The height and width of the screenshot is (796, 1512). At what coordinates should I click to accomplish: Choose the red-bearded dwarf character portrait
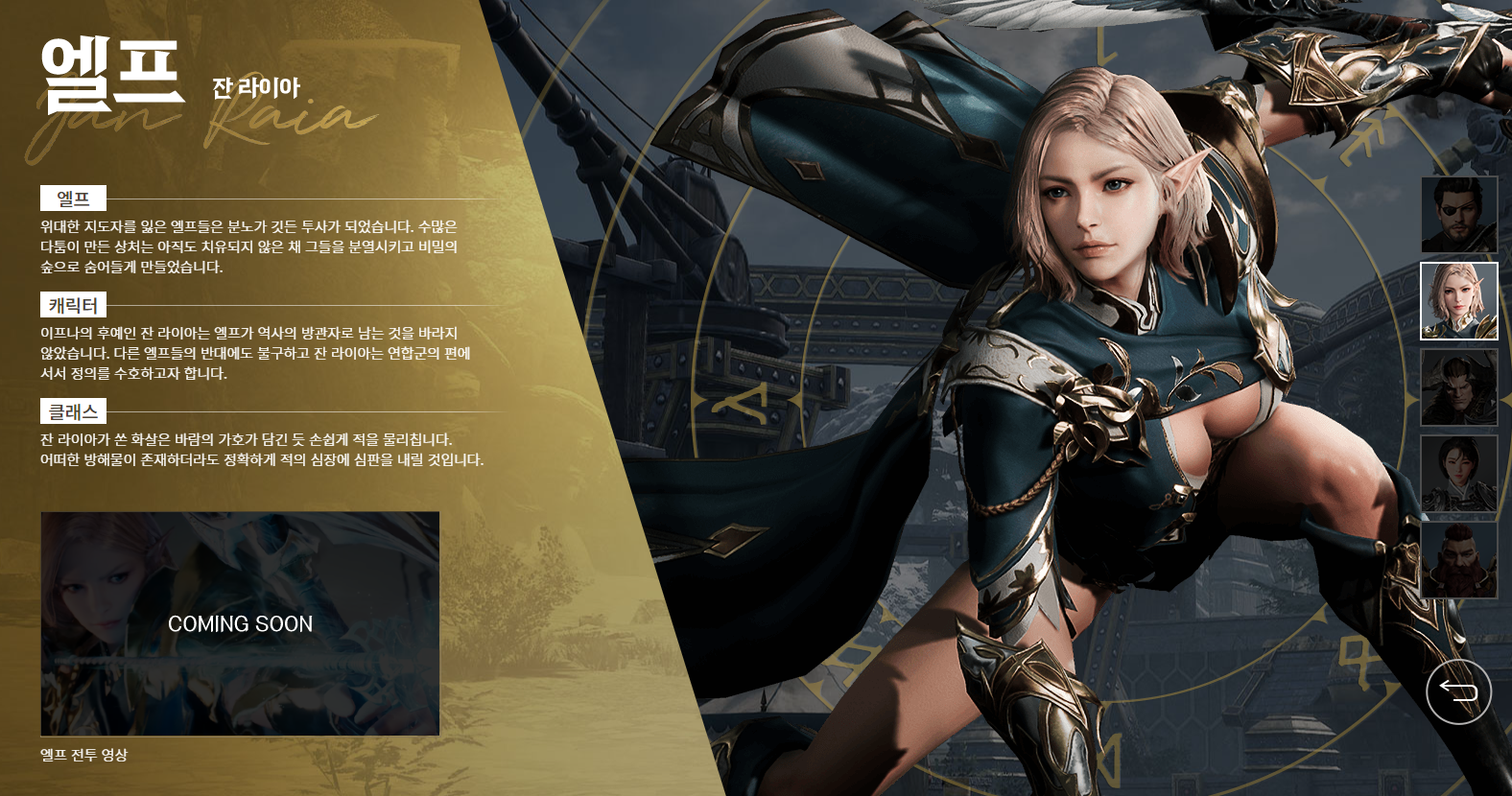pos(1458,560)
